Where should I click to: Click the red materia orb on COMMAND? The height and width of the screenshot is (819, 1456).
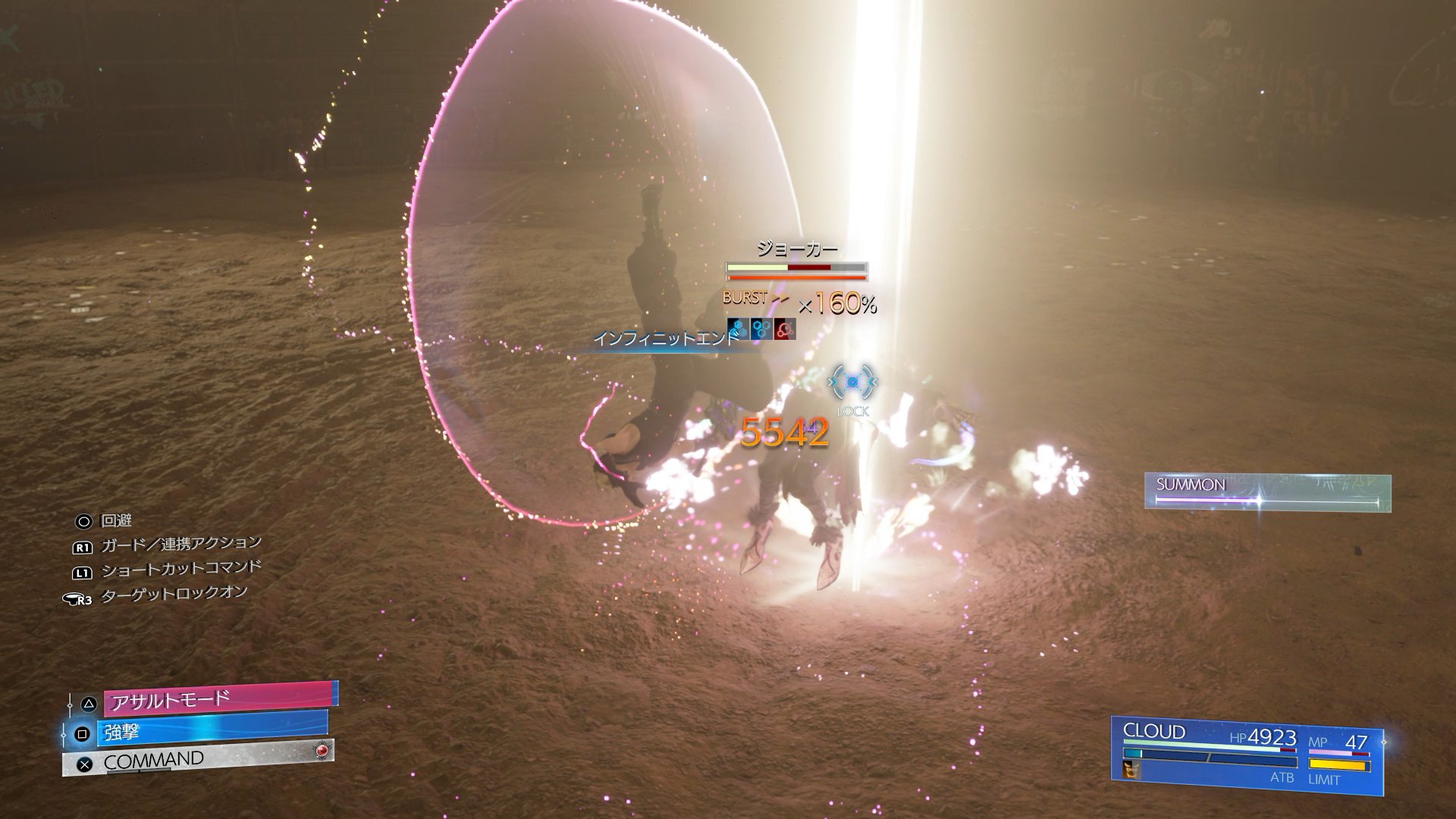click(x=323, y=750)
